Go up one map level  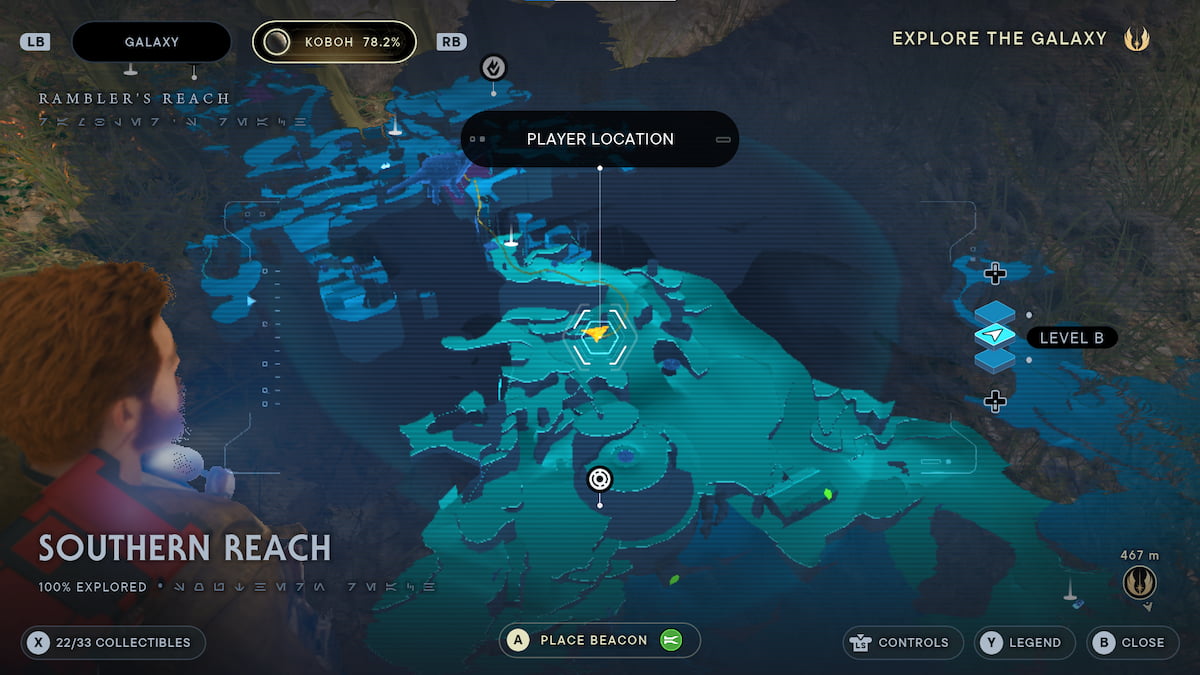click(994, 273)
